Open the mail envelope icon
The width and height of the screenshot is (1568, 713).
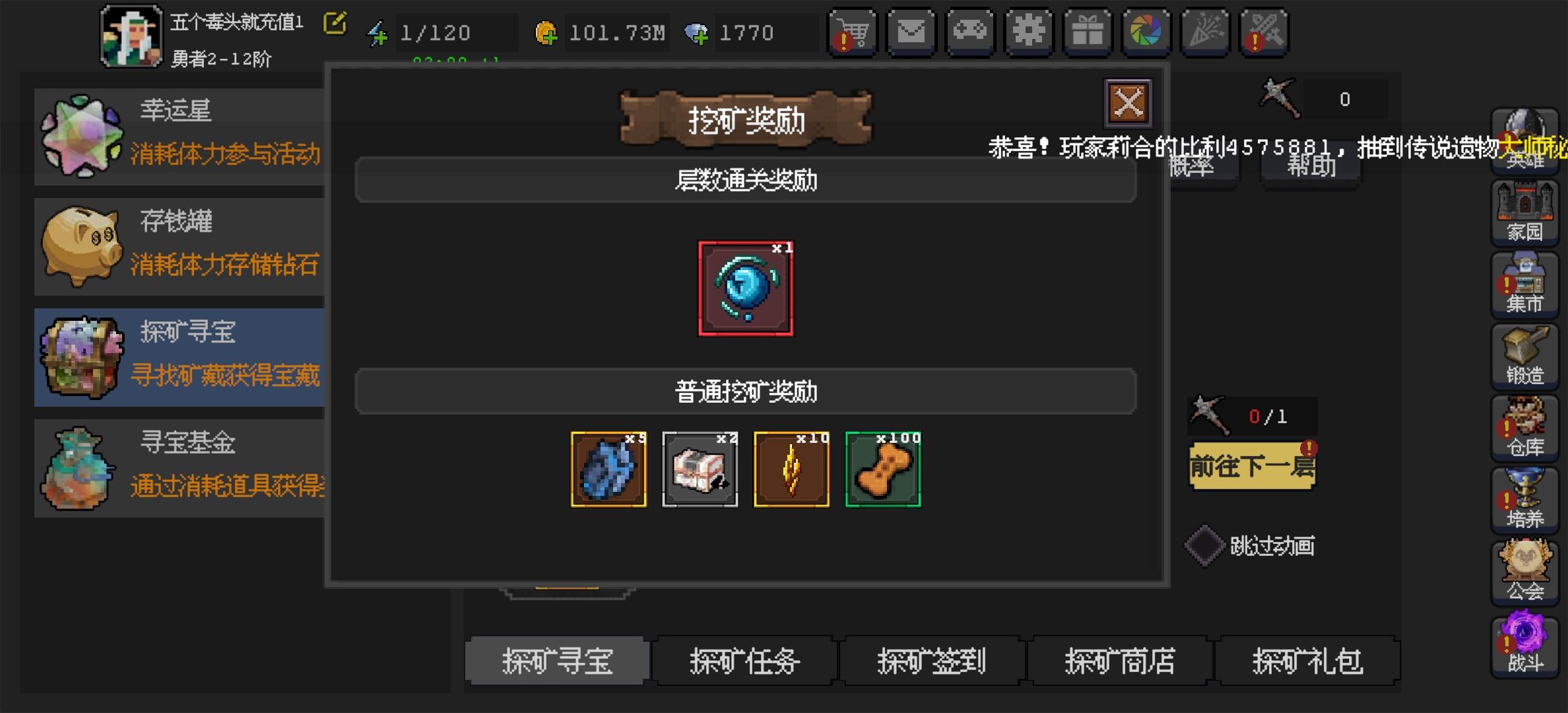[x=911, y=31]
